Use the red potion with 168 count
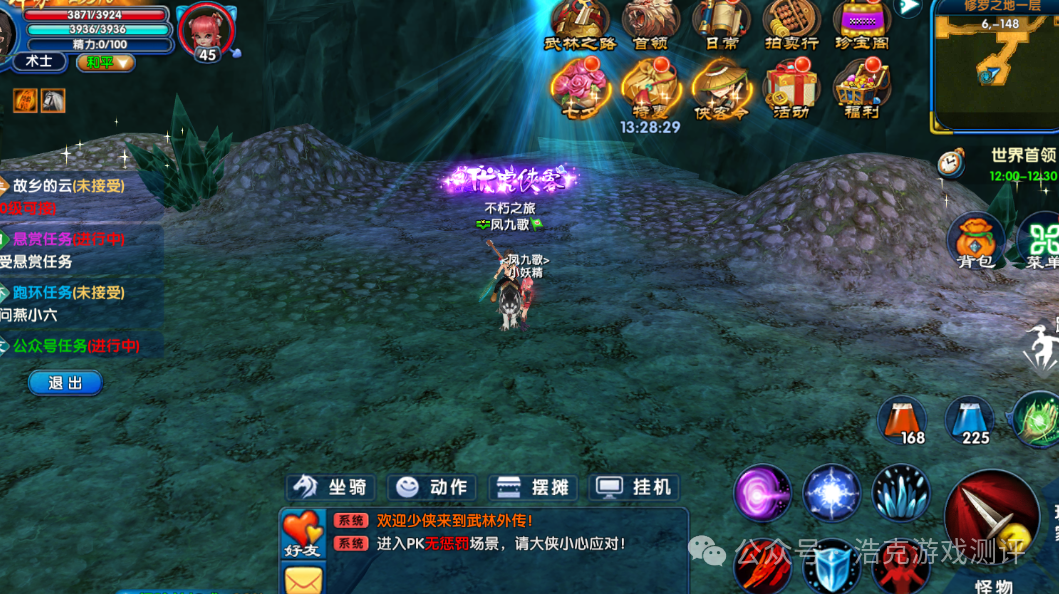Image resolution: width=1059 pixels, height=594 pixels. pos(903,420)
